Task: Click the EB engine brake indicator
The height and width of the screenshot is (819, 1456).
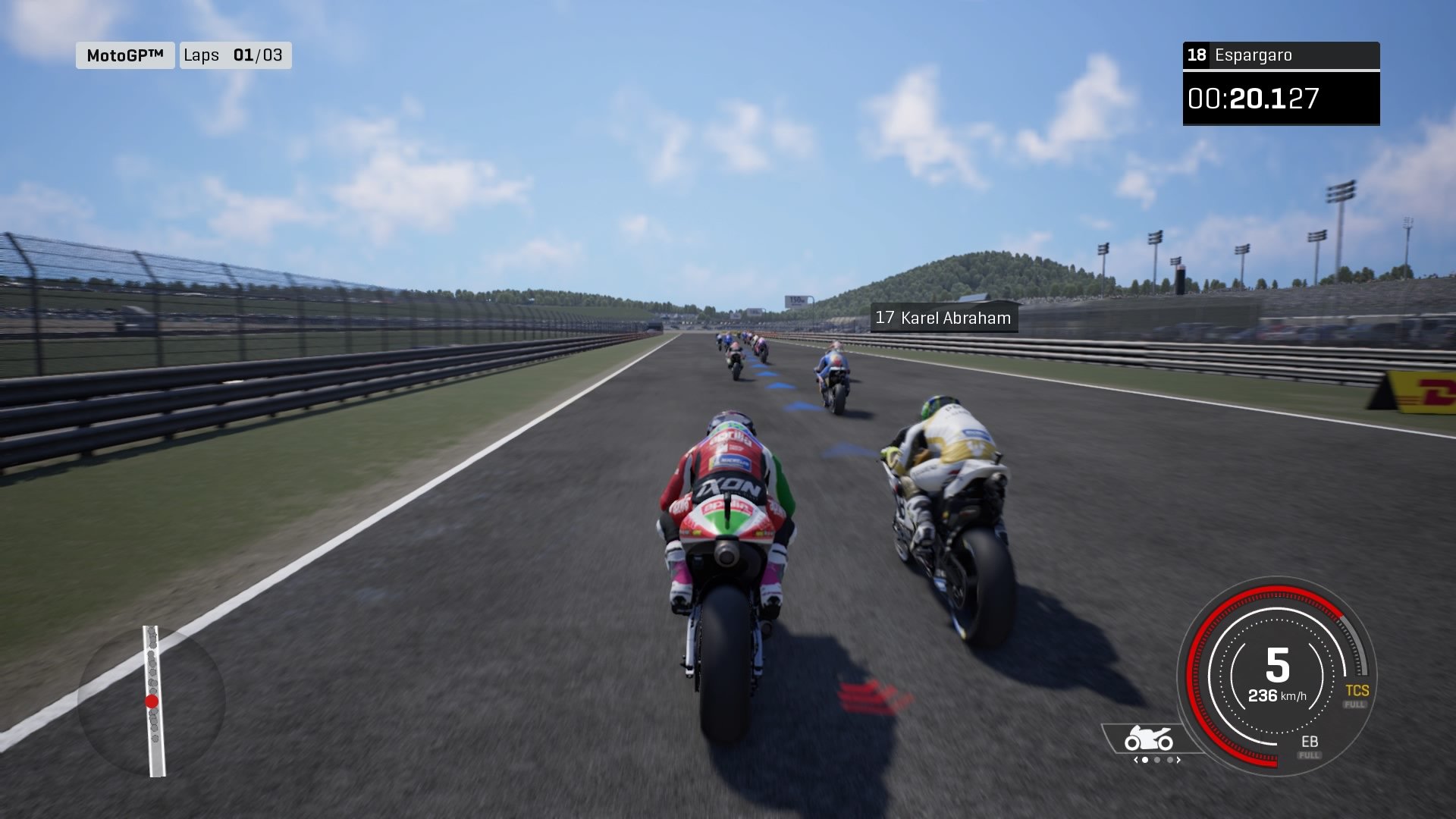Action: point(1310,741)
